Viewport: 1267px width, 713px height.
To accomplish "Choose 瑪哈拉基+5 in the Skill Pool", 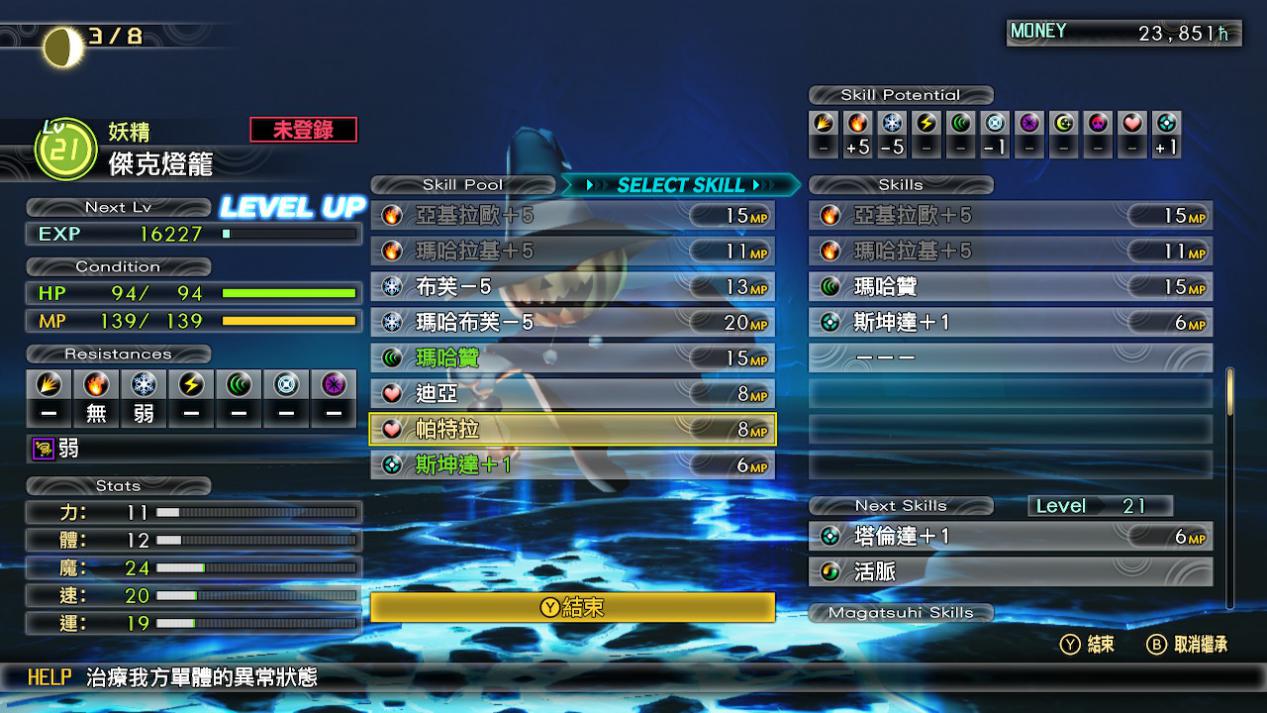I will click(x=572, y=251).
